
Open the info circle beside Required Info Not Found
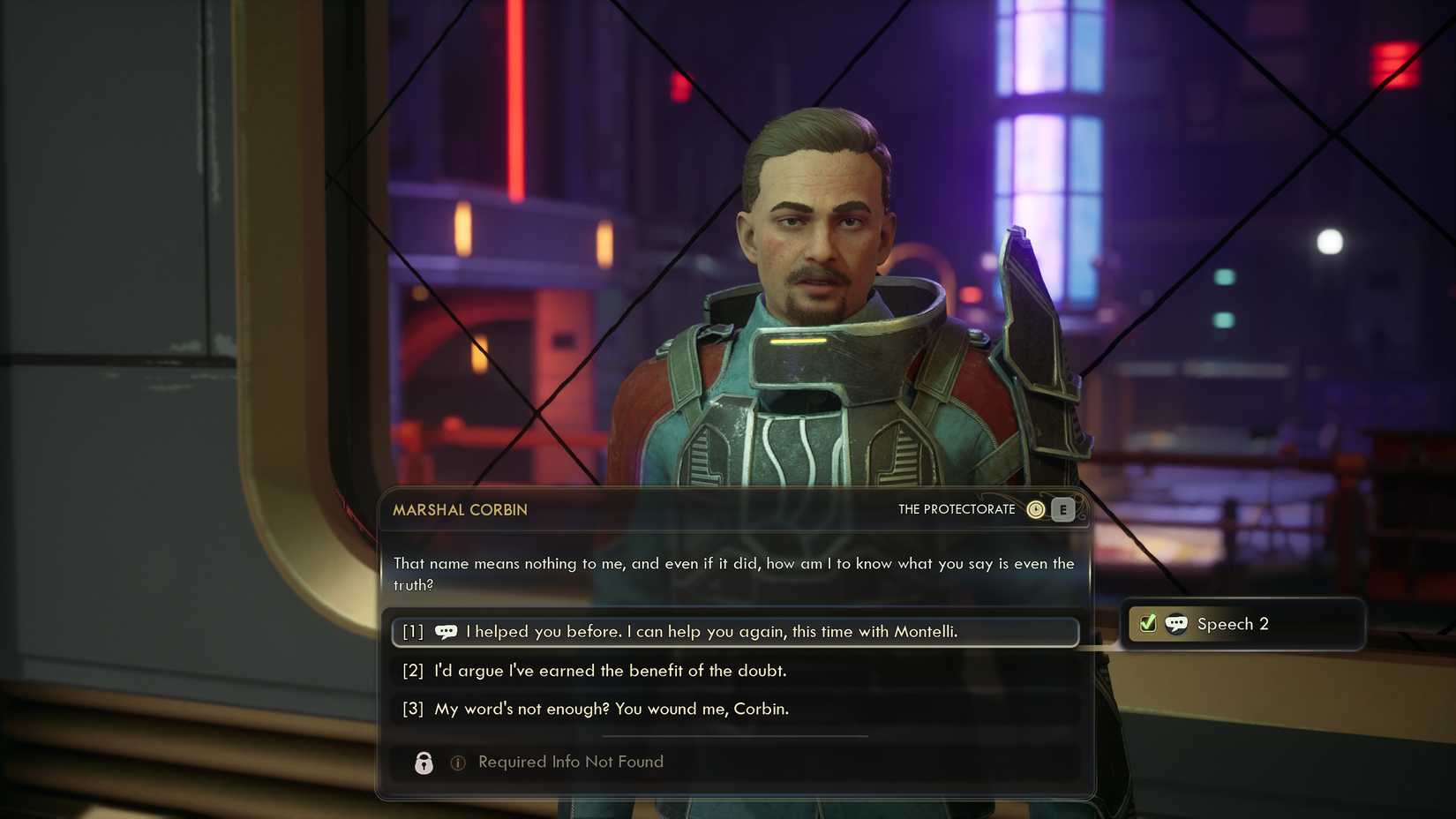coord(457,763)
